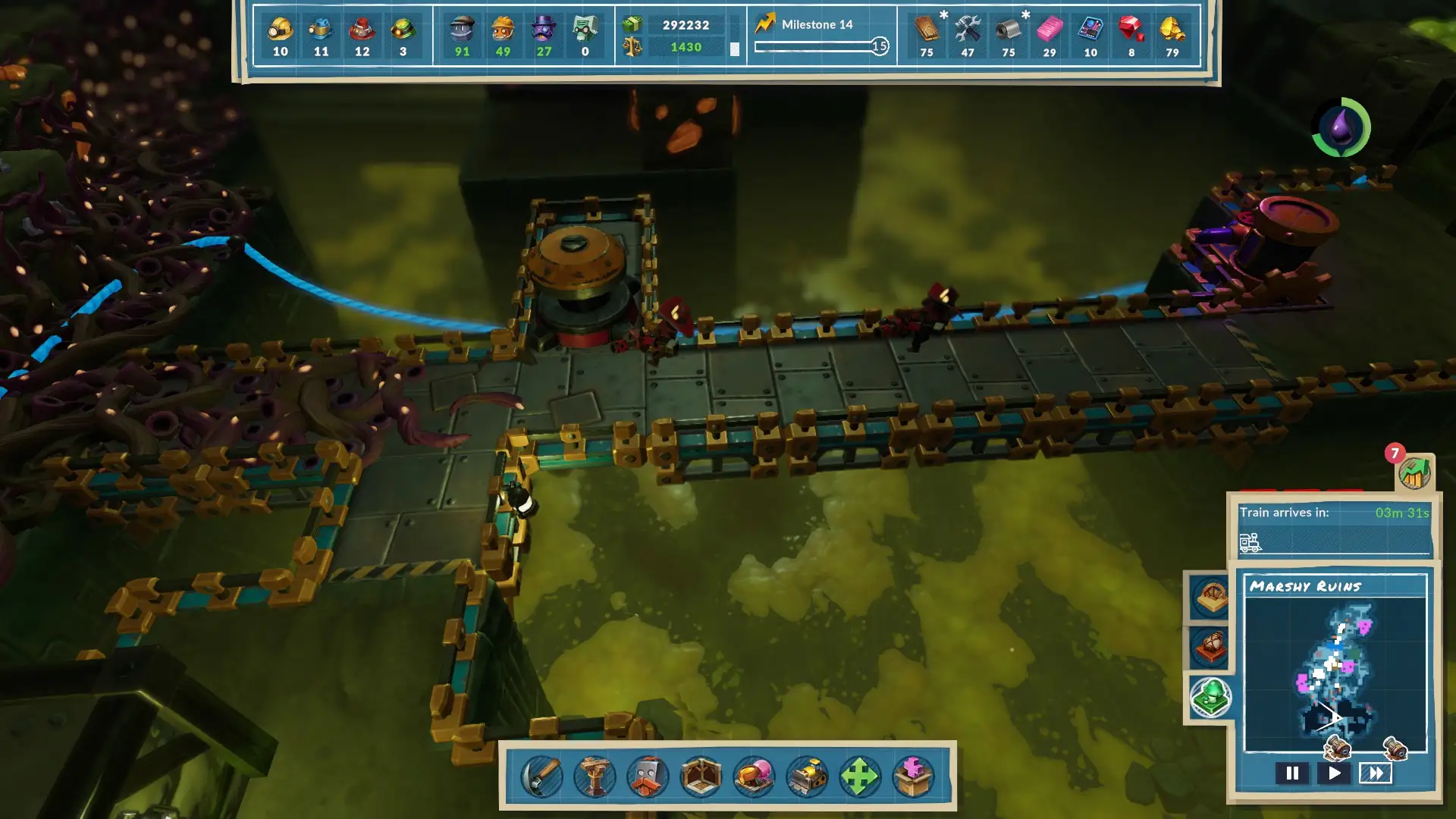Resume normal speed with play button
The width and height of the screenshot is (1456, 819).
coord(1335,774)
